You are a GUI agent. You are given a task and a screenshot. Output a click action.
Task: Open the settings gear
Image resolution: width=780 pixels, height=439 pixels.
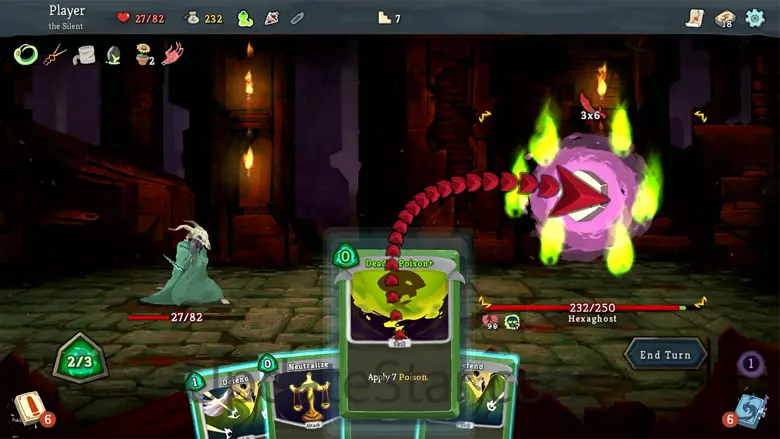pyautogui.click(x=755, y=18)
